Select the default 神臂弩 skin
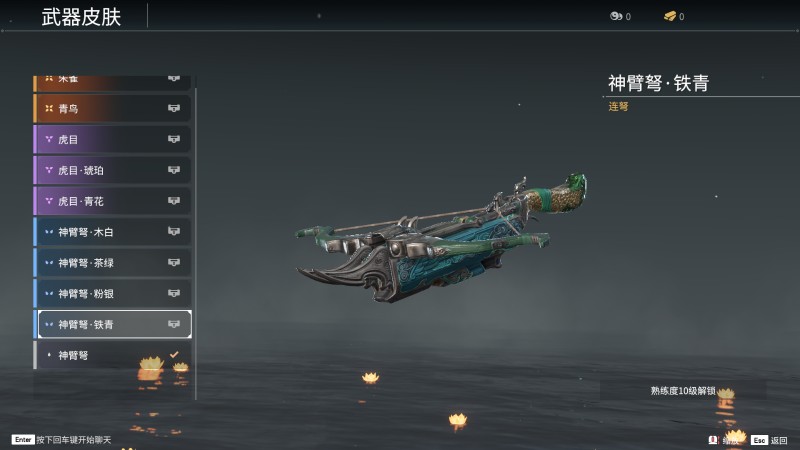Screen dimensions: 800x450 (112, 355)
